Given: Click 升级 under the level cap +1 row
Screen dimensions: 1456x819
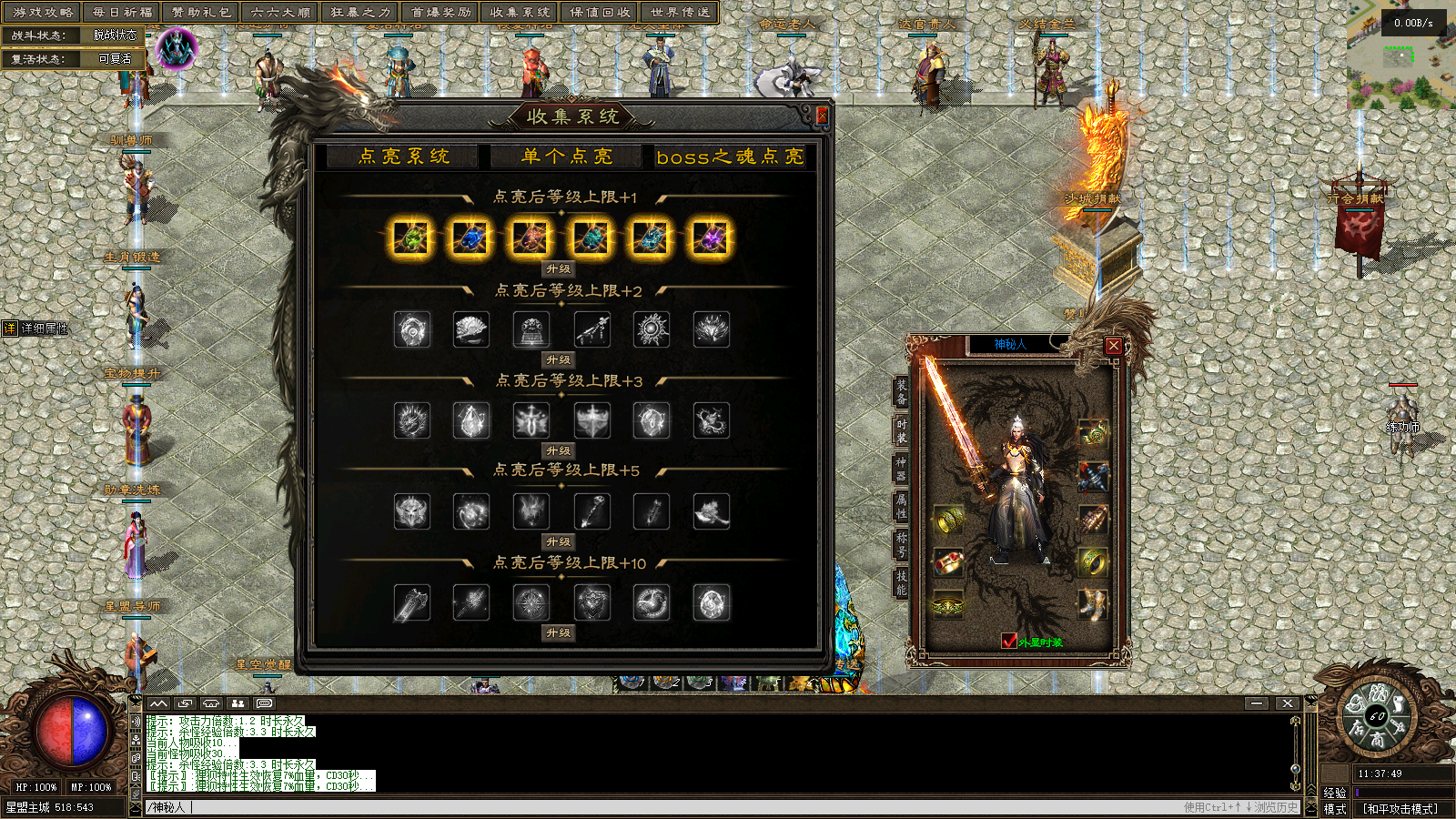Looking at the screenshot, I should tap(559, 269).
